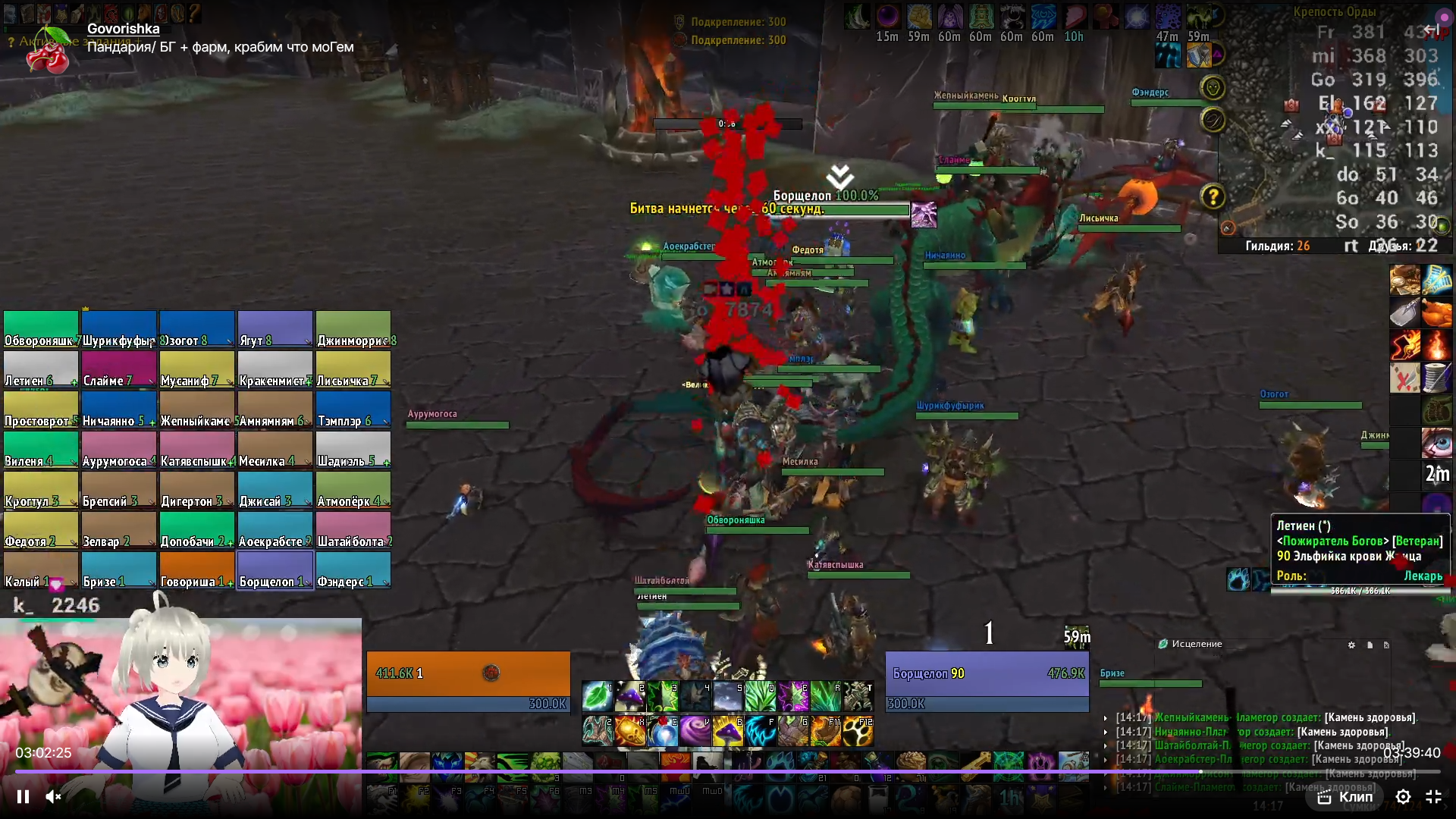Create a clip with the Клип button
The width and height of the screenshot is (1456, 819).
coord(1345,796)
